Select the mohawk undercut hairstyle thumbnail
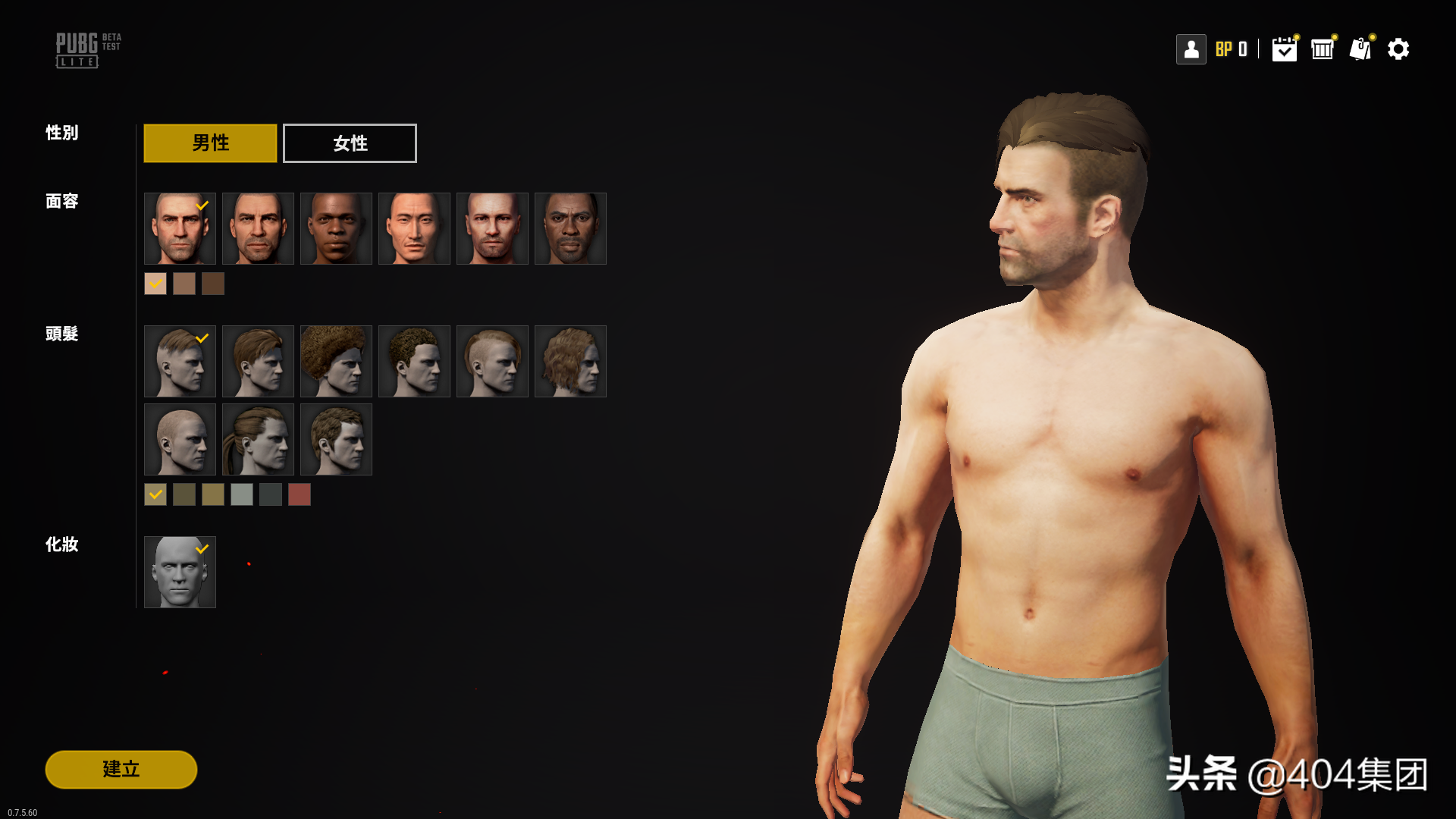The height and width of the screenshot is (819, 1456). (492, 361)
